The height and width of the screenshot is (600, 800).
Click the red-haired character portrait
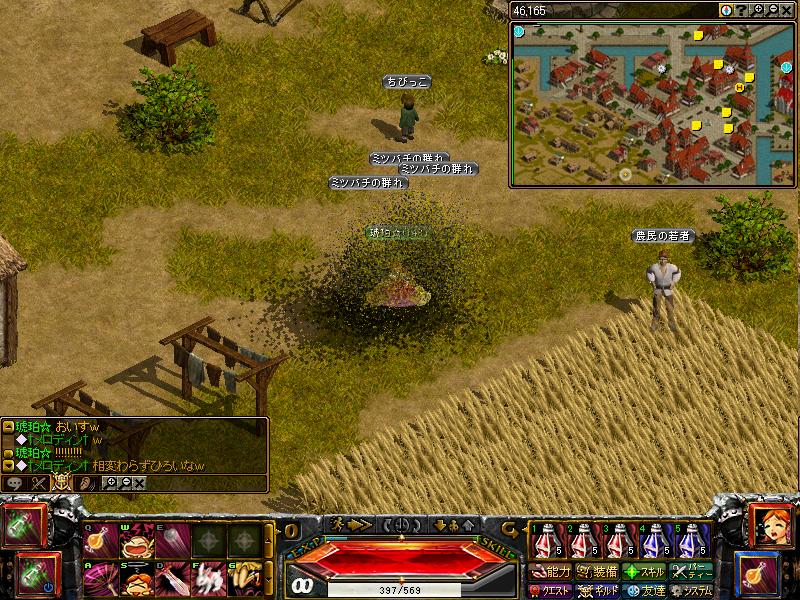770,527
